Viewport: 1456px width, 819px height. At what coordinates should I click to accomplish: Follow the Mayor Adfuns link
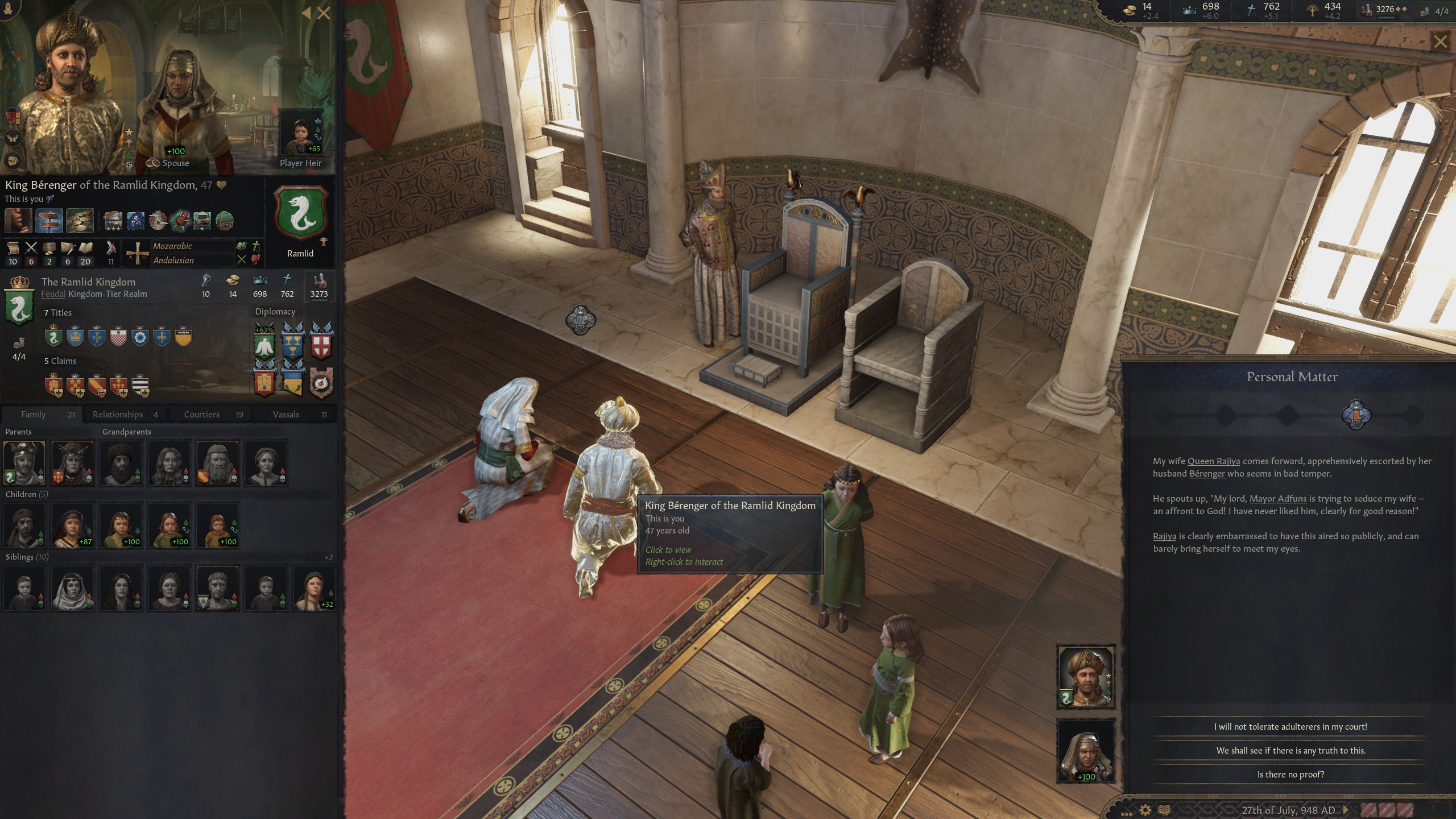pos(1277,499)
